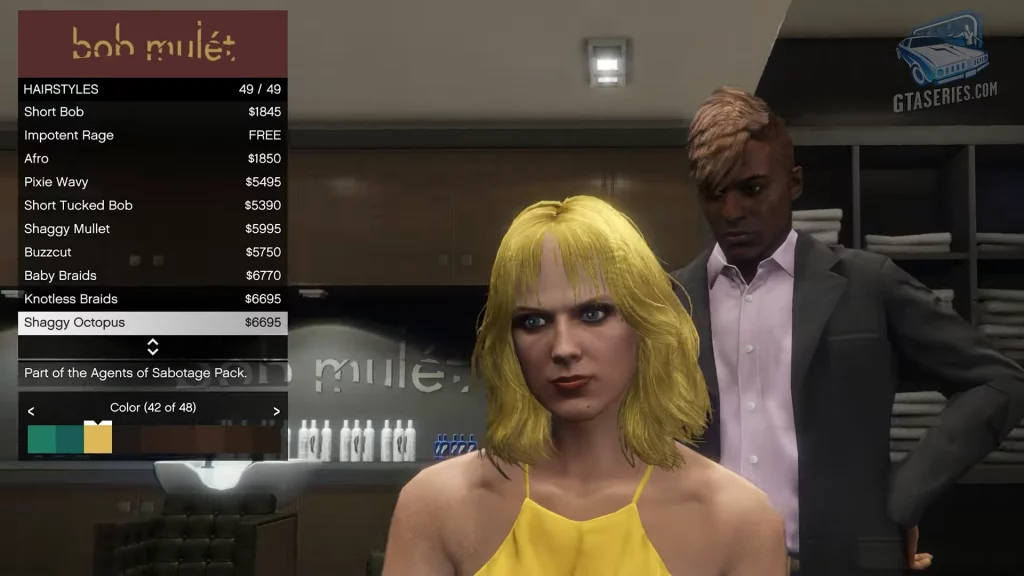
Task: Click the hairstyle list scroll arrows
Action: pos(152,347)
